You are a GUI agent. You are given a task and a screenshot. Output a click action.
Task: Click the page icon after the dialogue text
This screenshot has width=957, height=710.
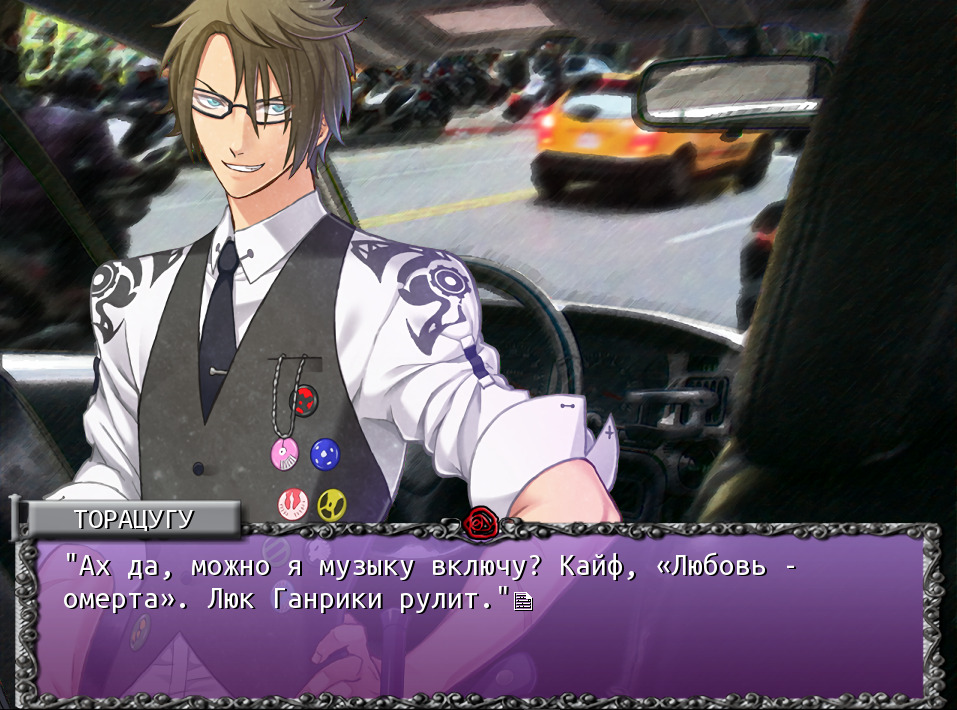(523, 601)
